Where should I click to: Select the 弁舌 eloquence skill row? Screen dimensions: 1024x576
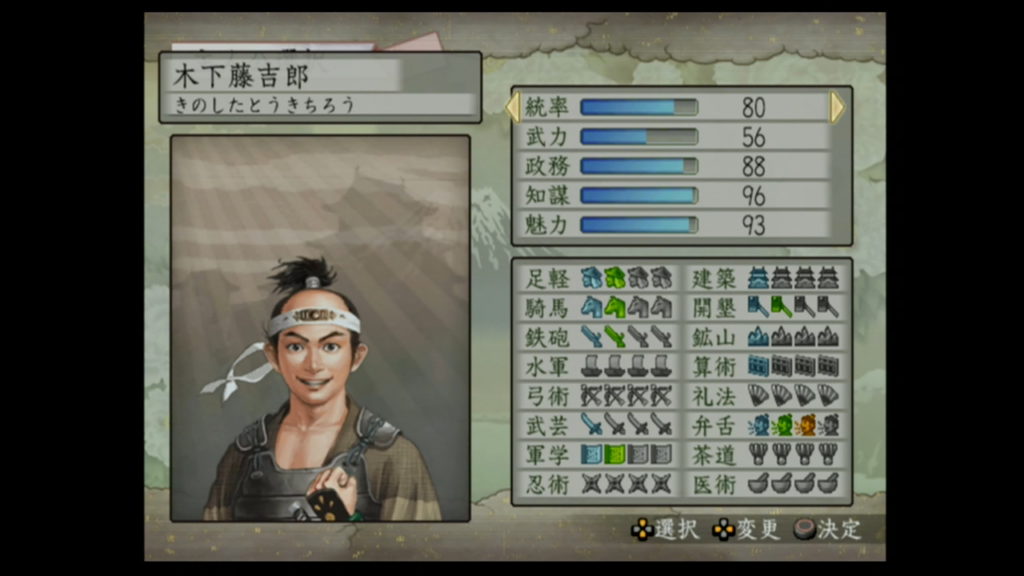click(765, 425)
